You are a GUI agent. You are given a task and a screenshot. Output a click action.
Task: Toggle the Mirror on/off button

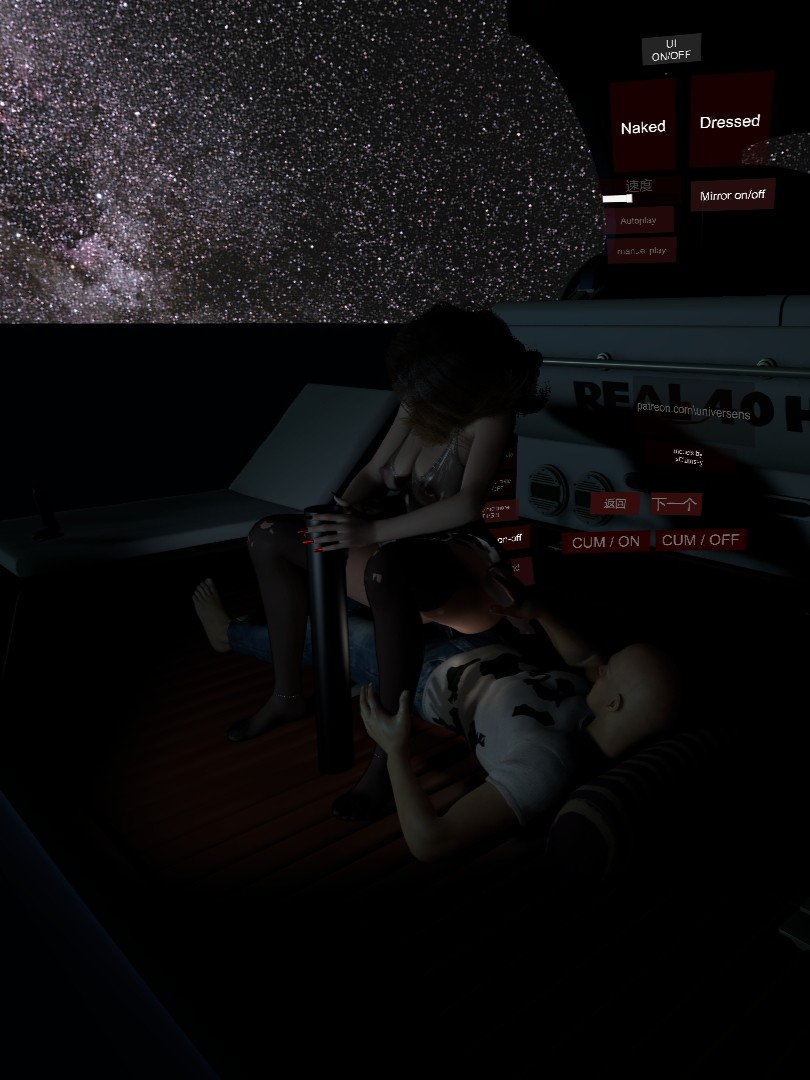click(733, 195)
